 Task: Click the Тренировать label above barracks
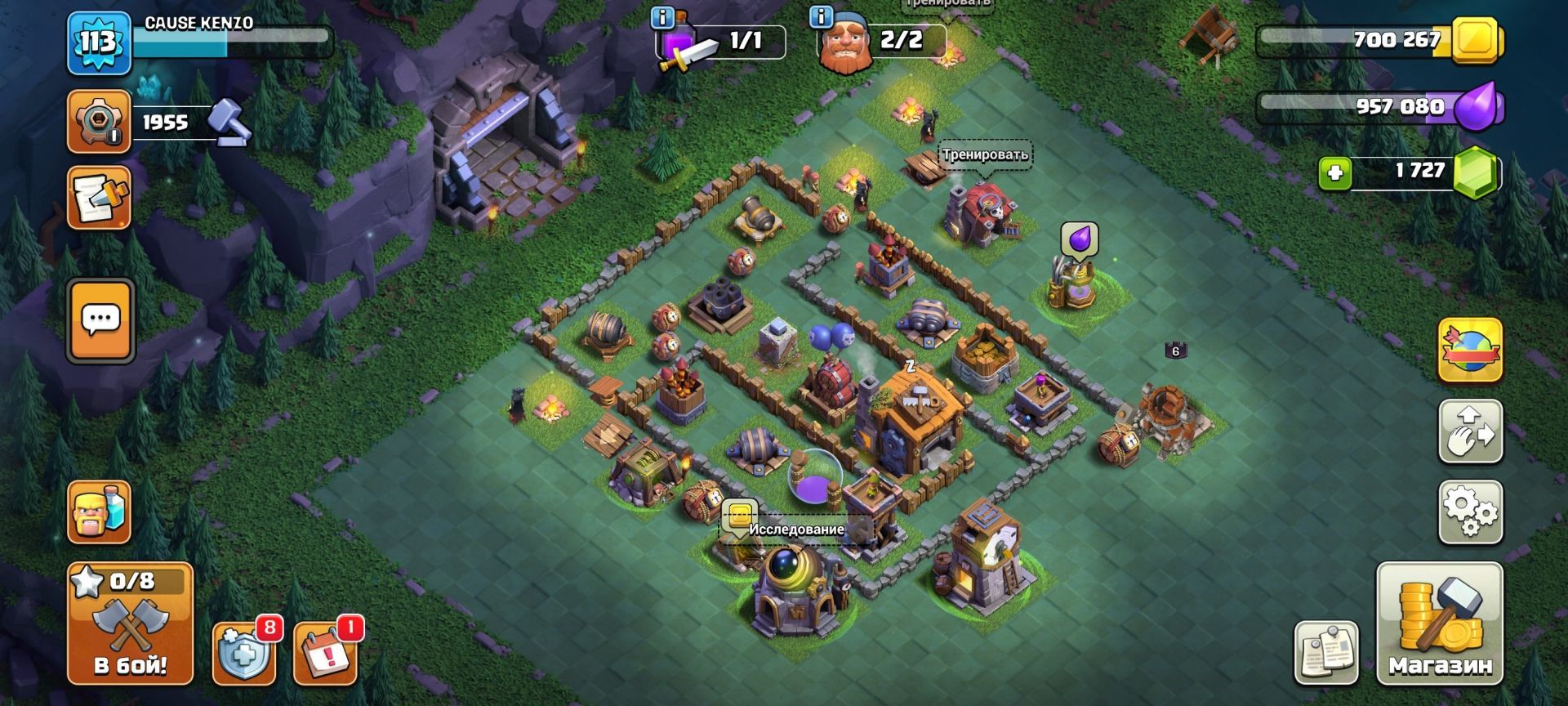[984, 154]
